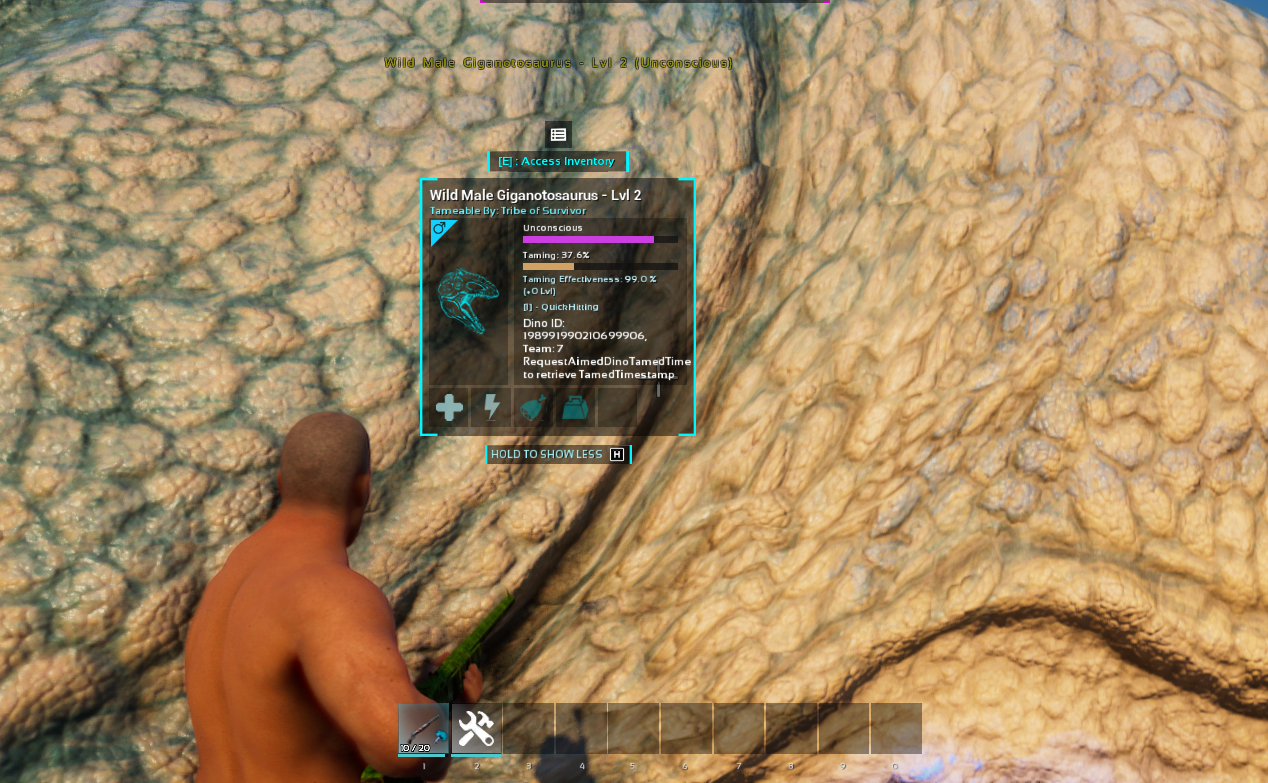The image size is (1268, 783).
Task: Click the meat food icon
Action: (533, 407)
